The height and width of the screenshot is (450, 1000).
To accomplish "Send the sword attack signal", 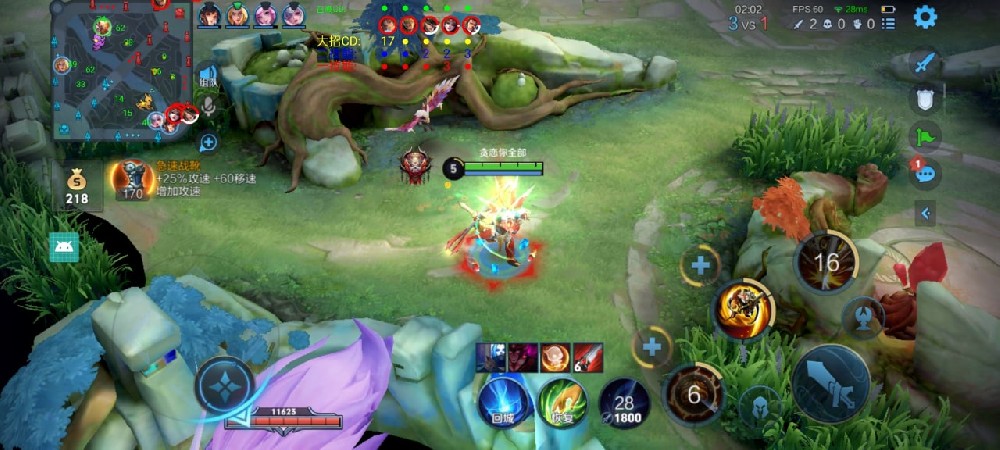I will click(x=925, y=63).
